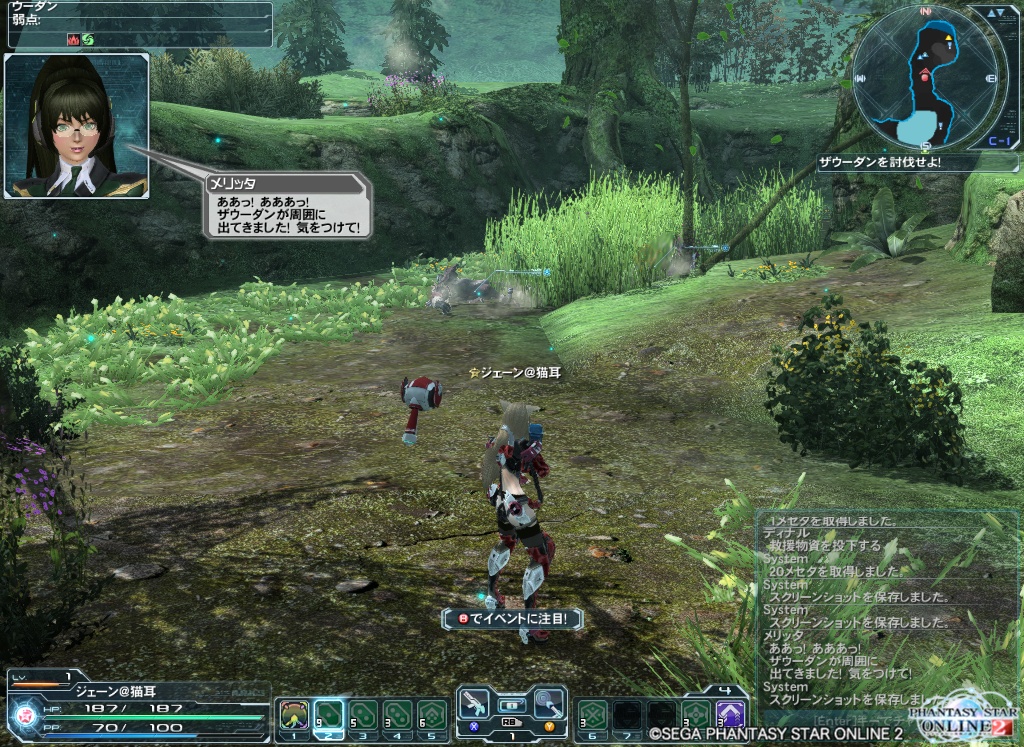Activate the purple chevron skill icon

point(731,714)
